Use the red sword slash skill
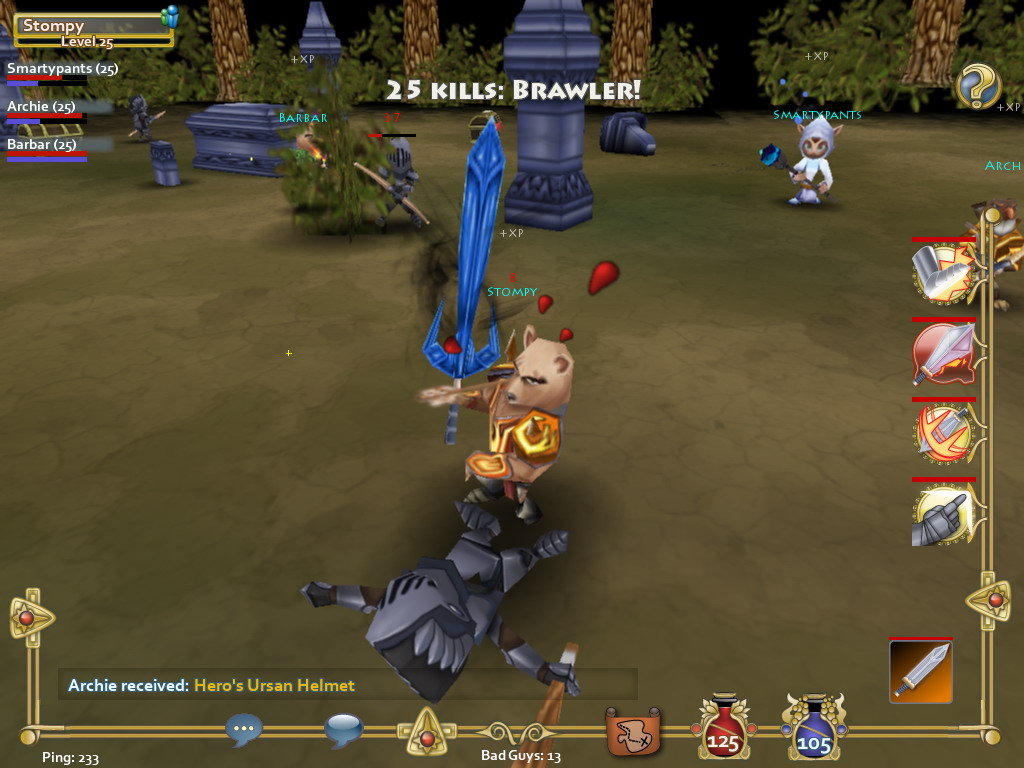The image size is (1024, 768). pos(943,353)
